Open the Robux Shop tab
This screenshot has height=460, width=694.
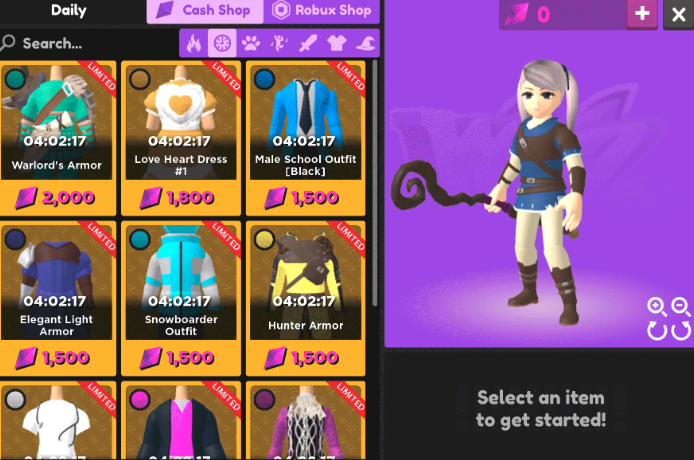322,11
